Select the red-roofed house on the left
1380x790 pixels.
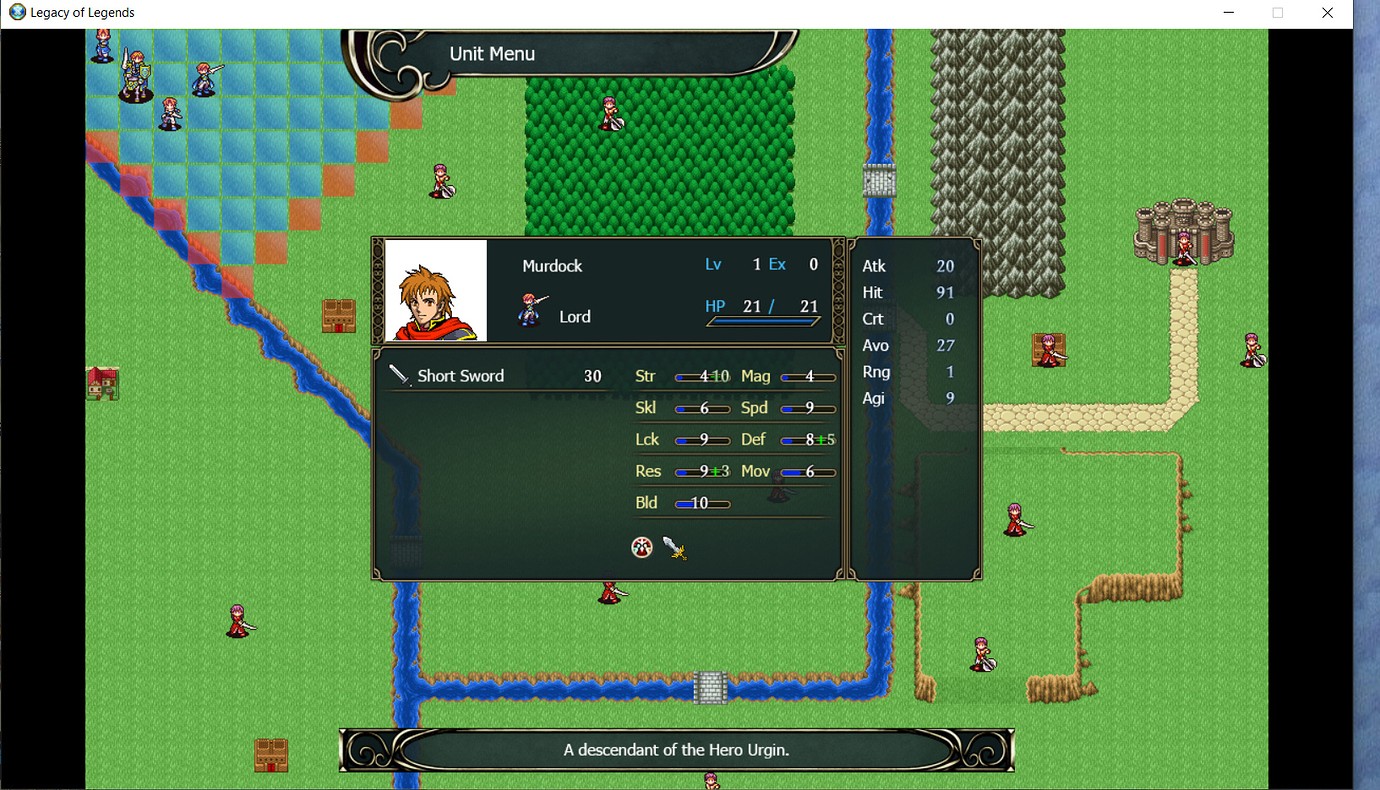[101, 384]
